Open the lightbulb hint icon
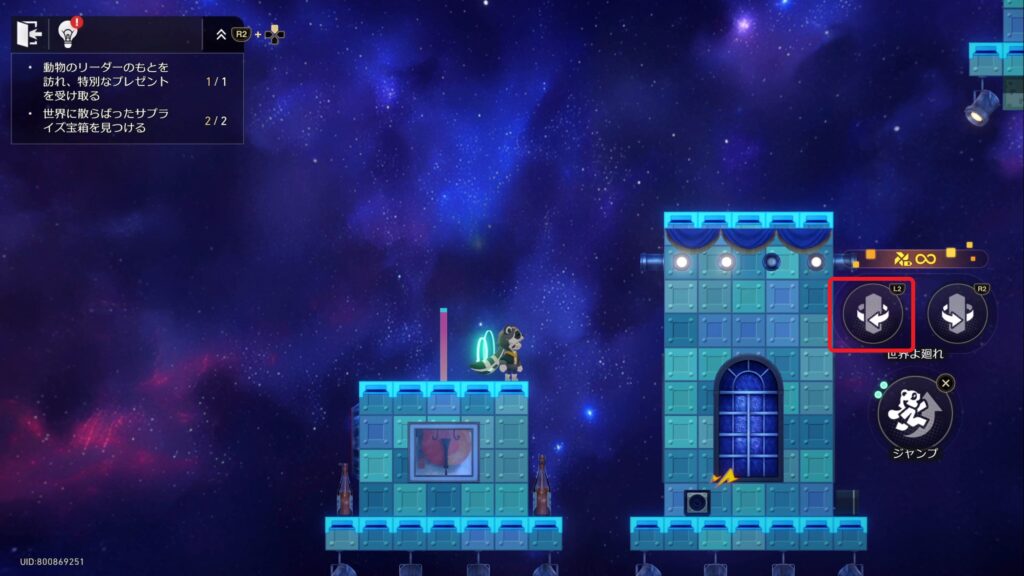Screen dimensions: 1024x576 (x=68, y=34)
